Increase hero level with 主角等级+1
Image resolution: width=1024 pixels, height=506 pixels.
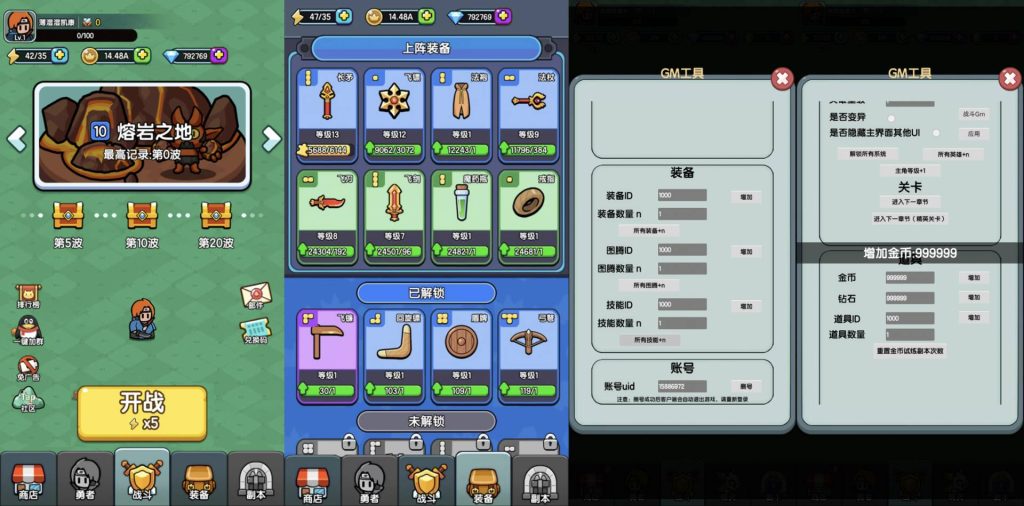[909, 171]
